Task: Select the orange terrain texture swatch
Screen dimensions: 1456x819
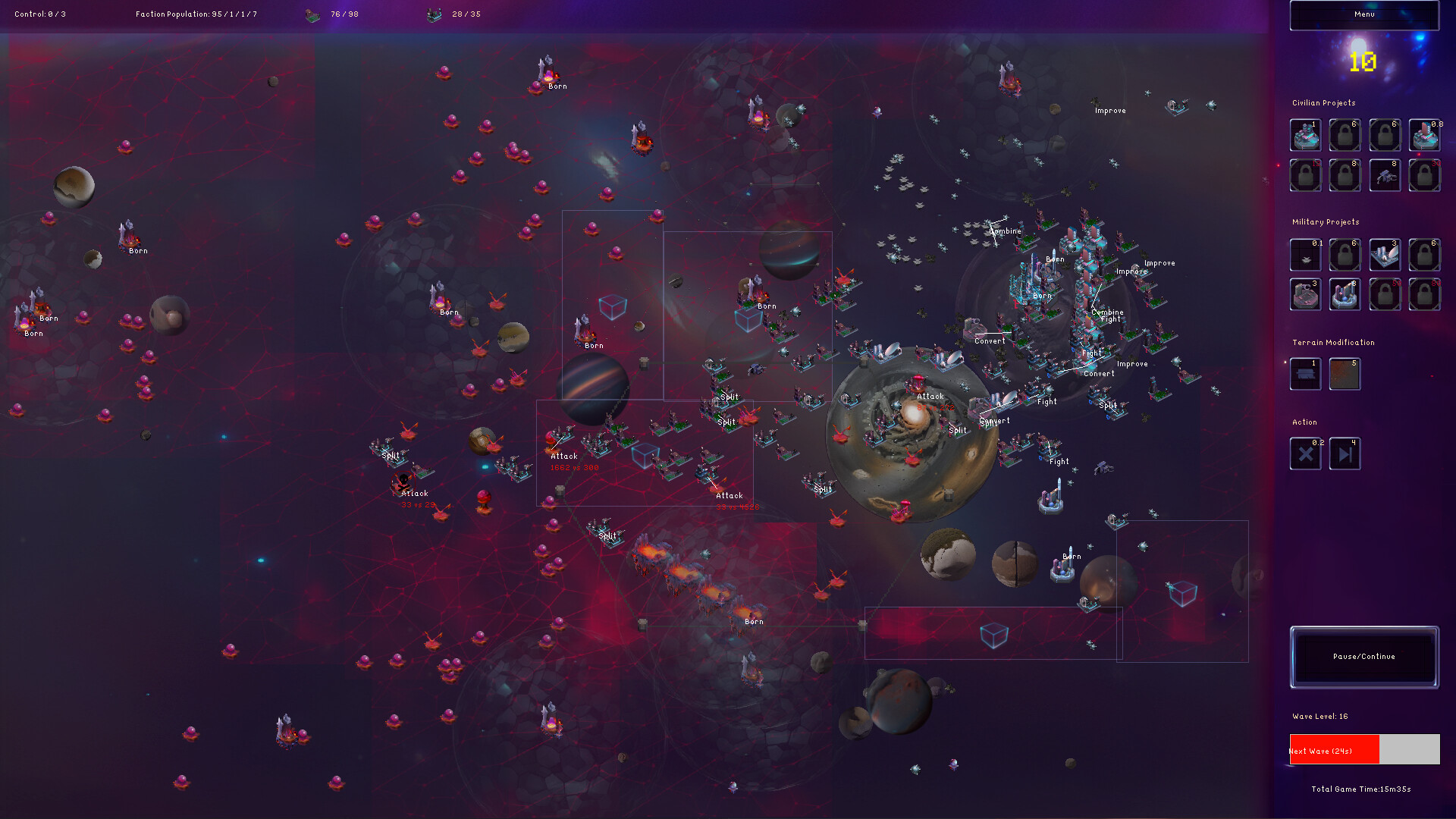Action: tap(1345, 374)
